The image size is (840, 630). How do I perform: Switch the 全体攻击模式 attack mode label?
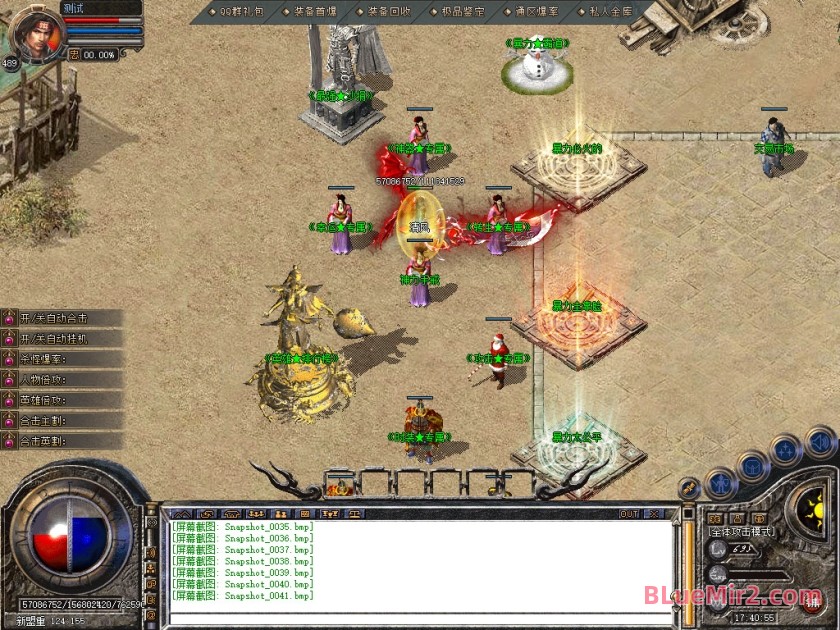coord(741,533)
